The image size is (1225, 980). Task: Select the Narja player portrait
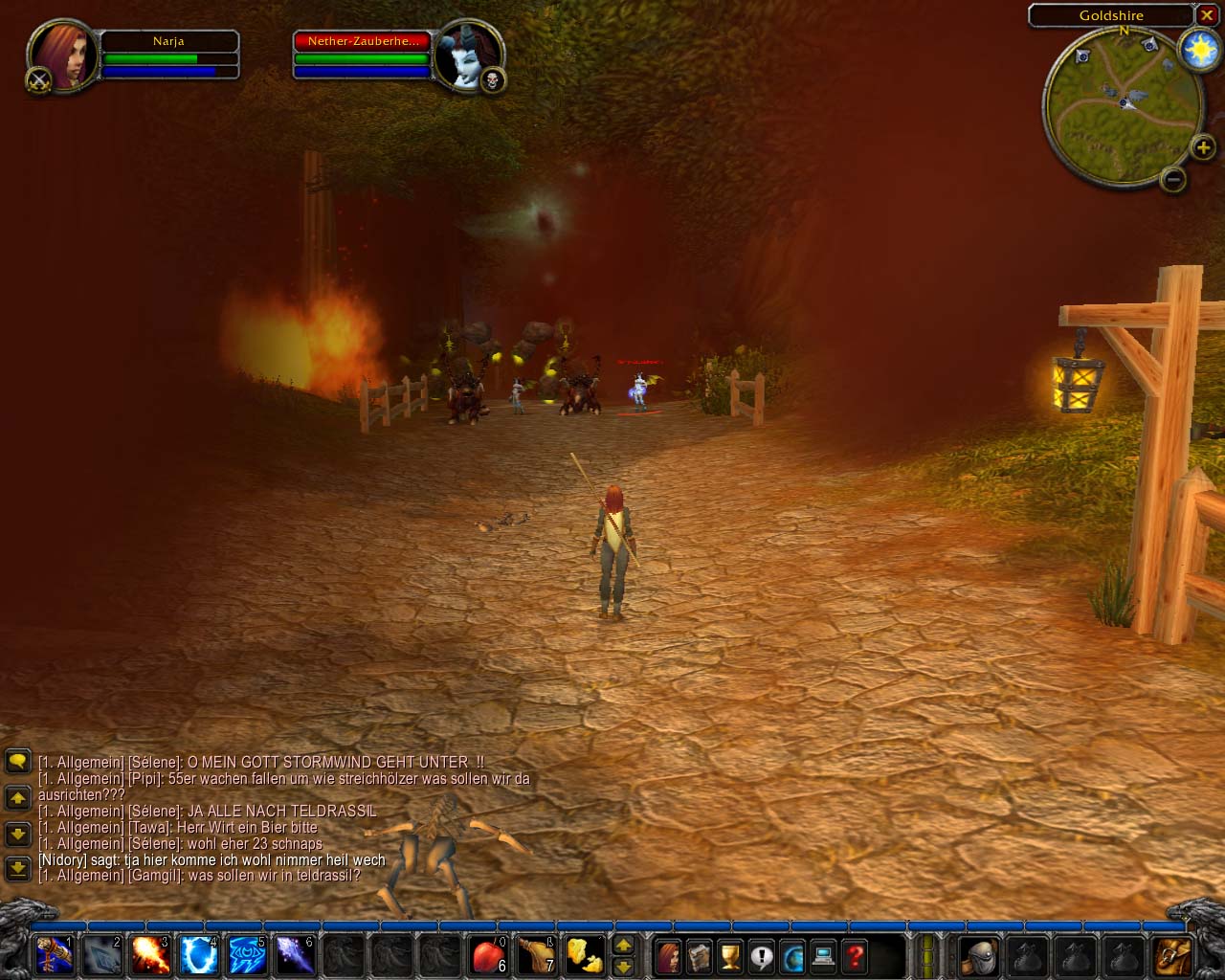point(62,56)
